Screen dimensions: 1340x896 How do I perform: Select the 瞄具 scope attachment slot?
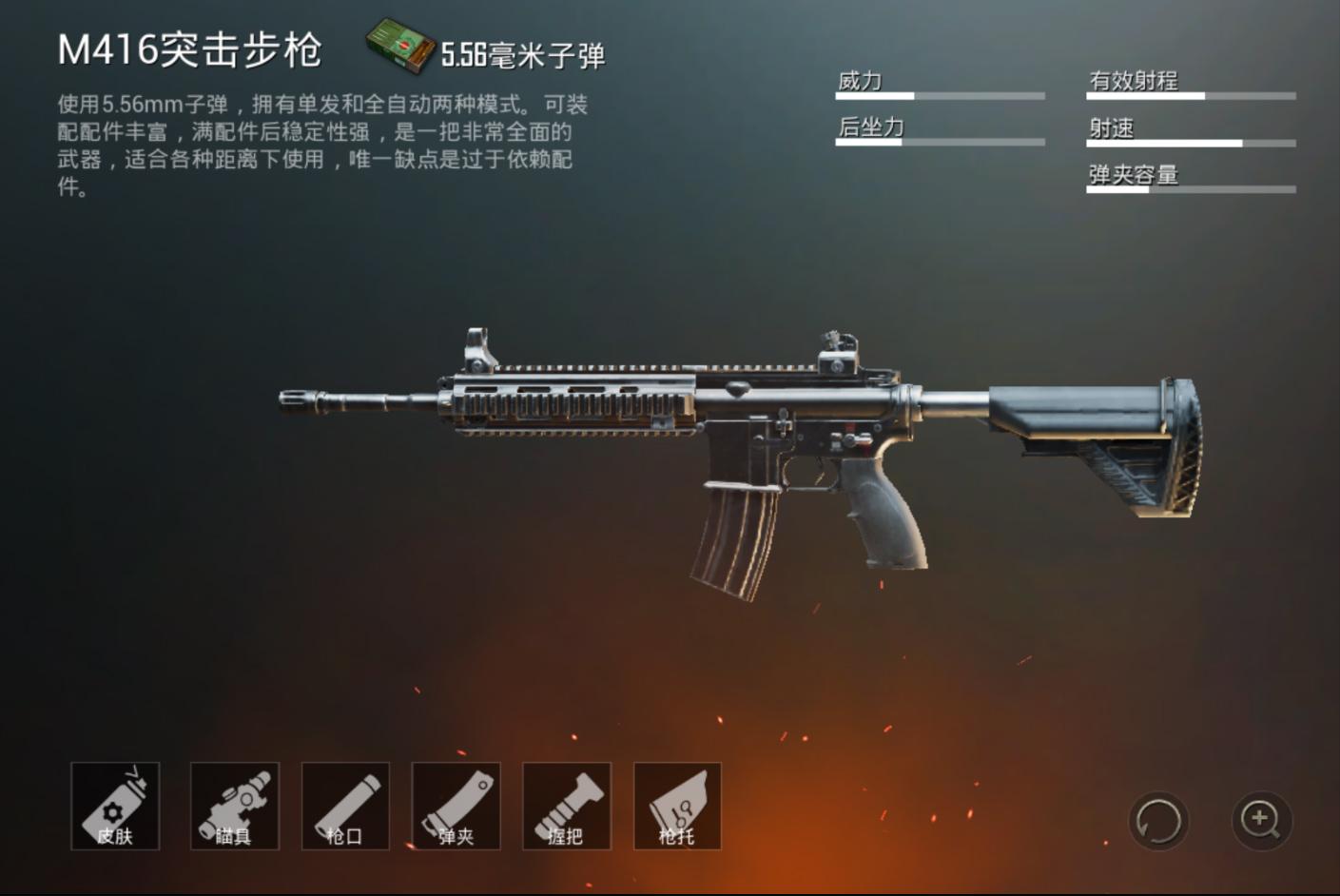click(x=234, y=808)
